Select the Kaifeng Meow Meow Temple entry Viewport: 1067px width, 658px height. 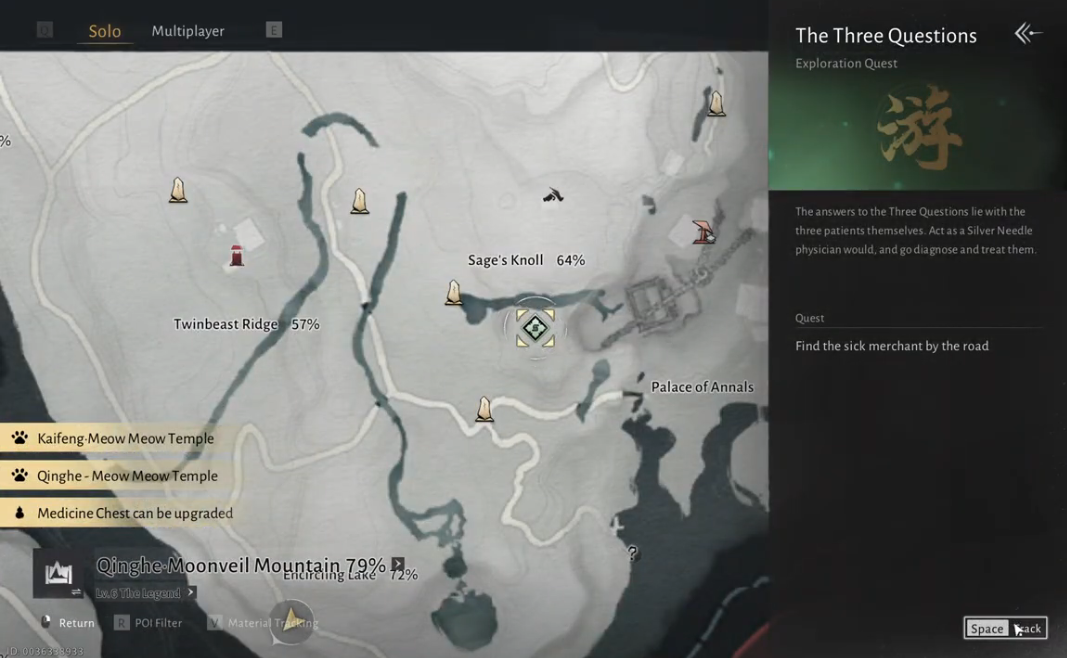point(125,438)
